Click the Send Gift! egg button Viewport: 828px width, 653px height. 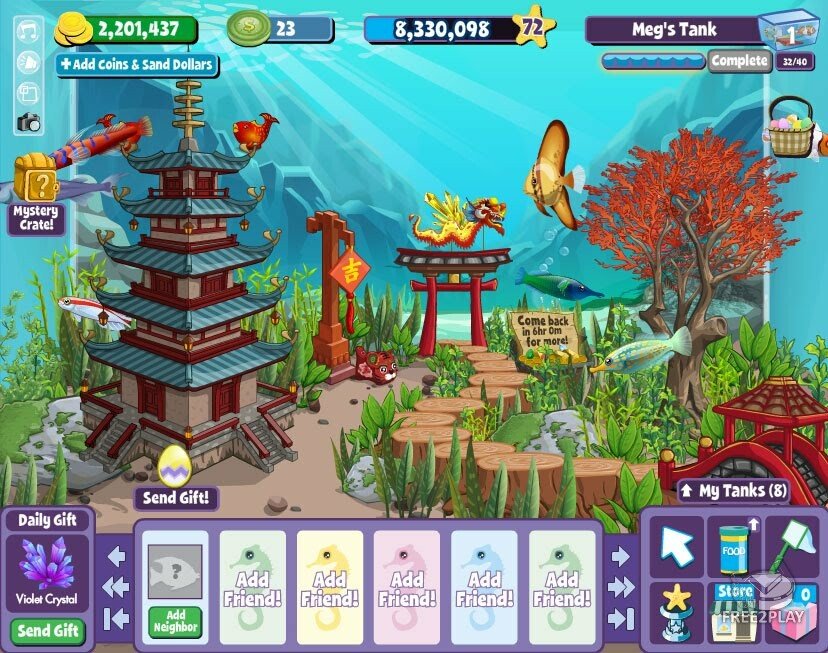[x=177, y=497]
